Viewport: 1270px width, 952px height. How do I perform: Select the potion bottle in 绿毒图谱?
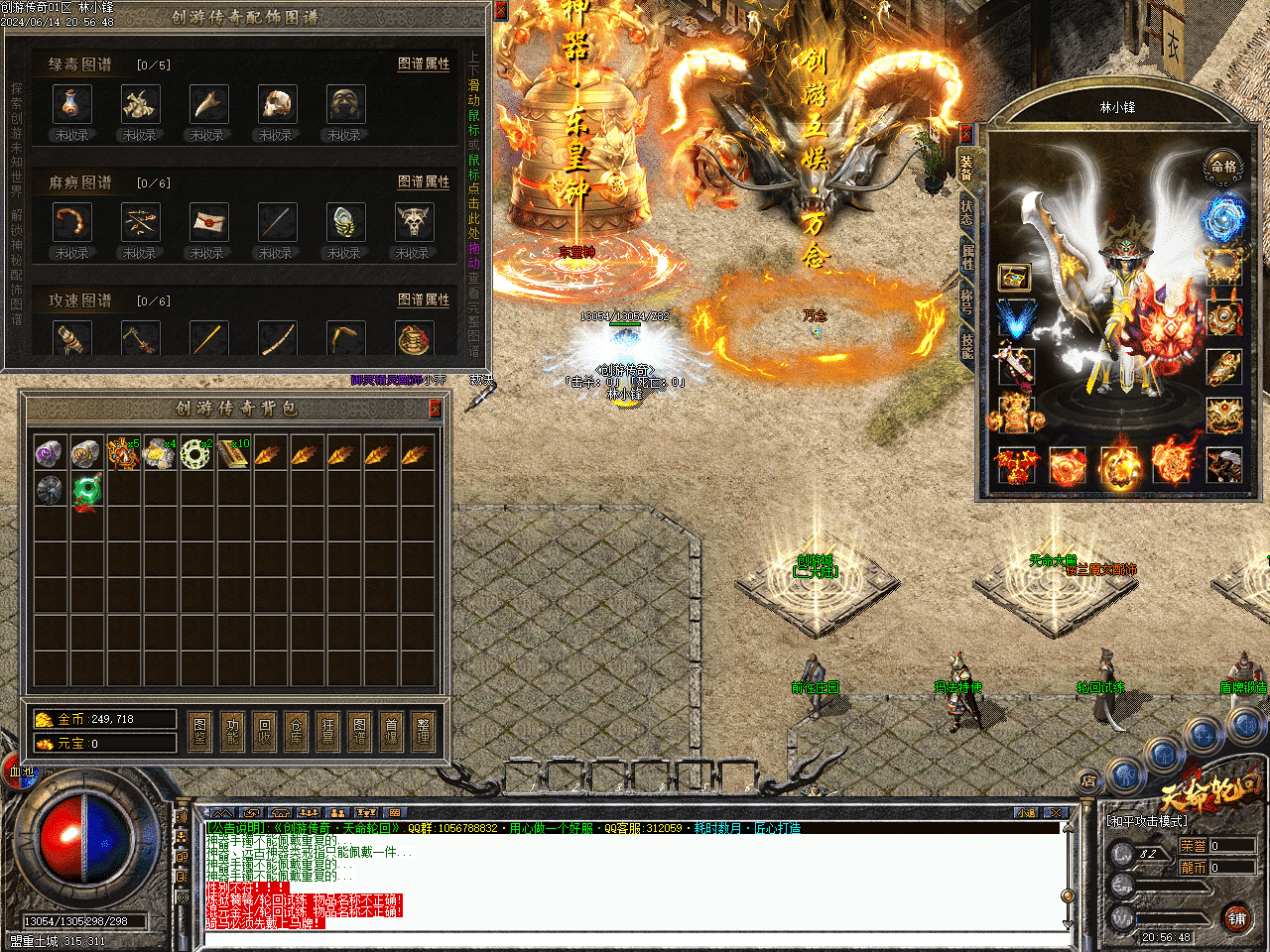click(71, 104)
